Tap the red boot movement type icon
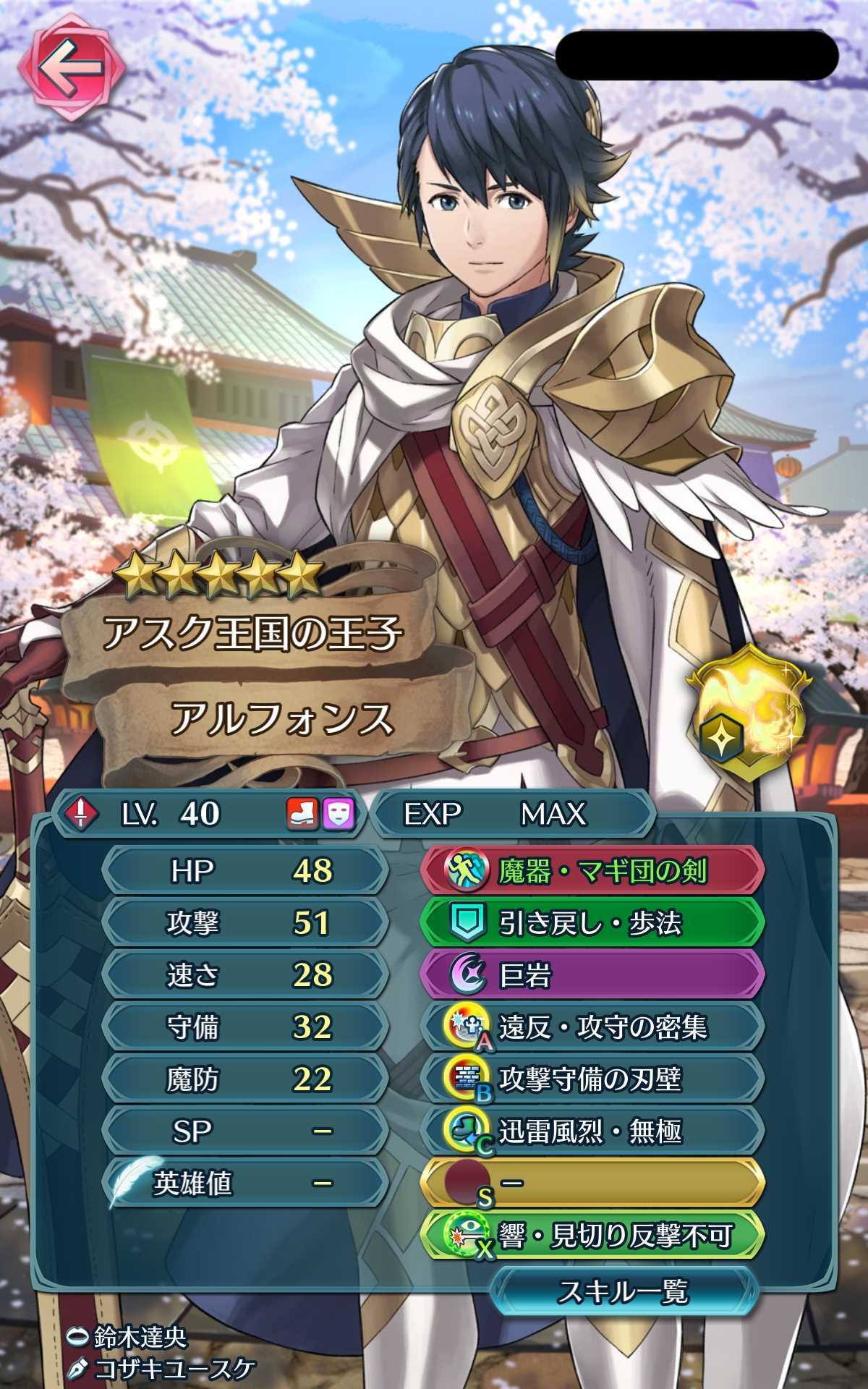This screenshot has width=868, height=1389. pyautogui.click(x=302, y=814)
